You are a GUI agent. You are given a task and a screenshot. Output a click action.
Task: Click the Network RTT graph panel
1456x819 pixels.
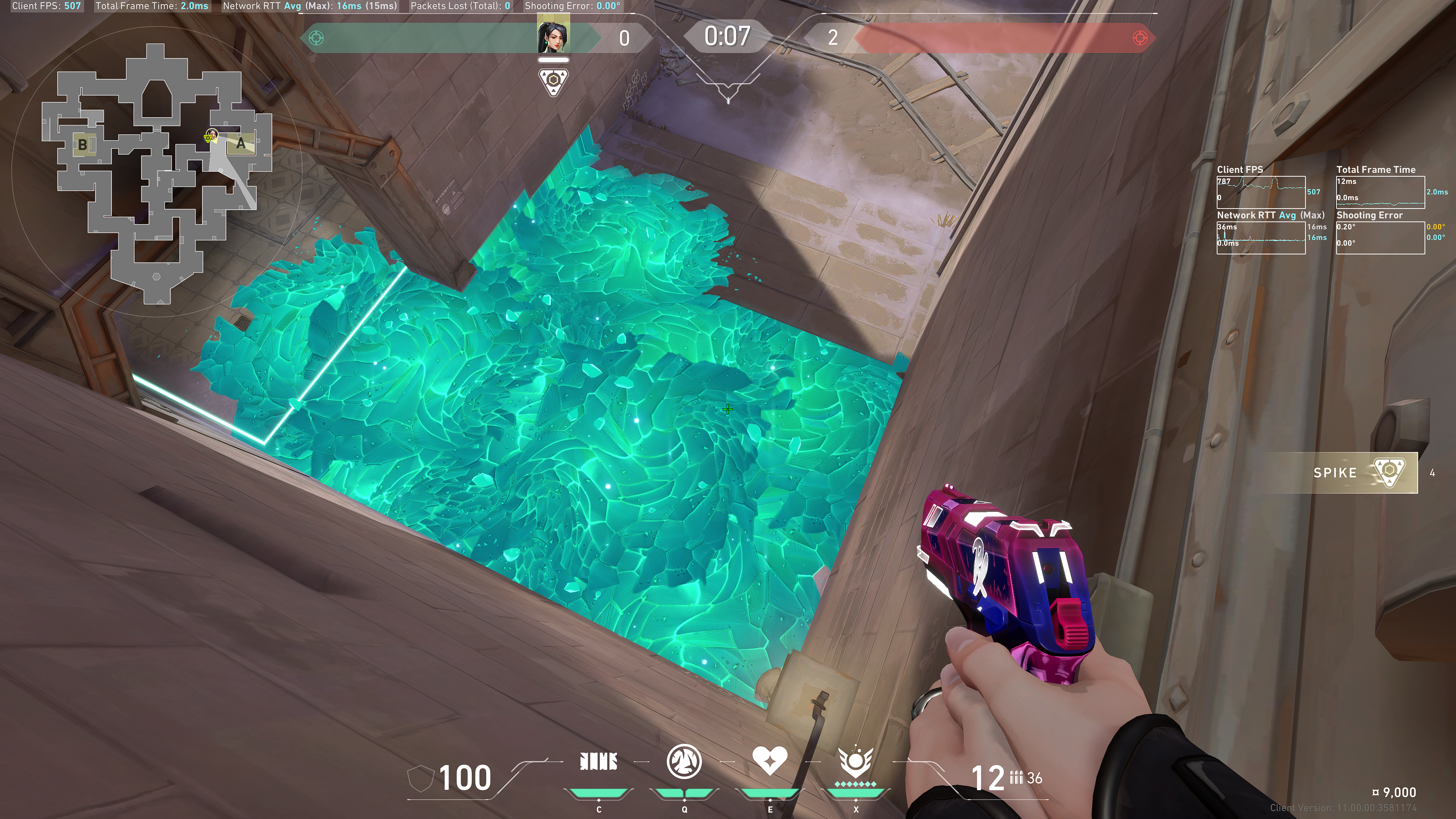click(x=1260, y=238)
